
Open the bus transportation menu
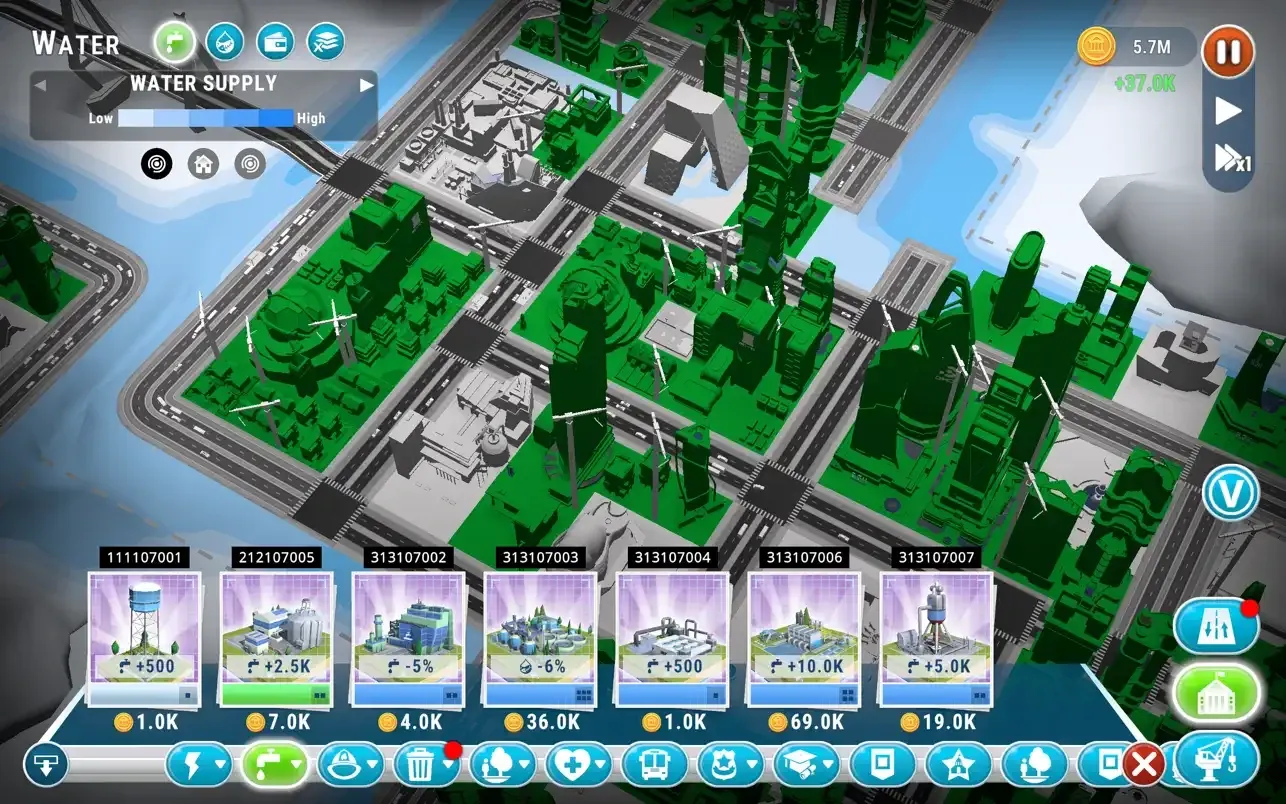653,763
